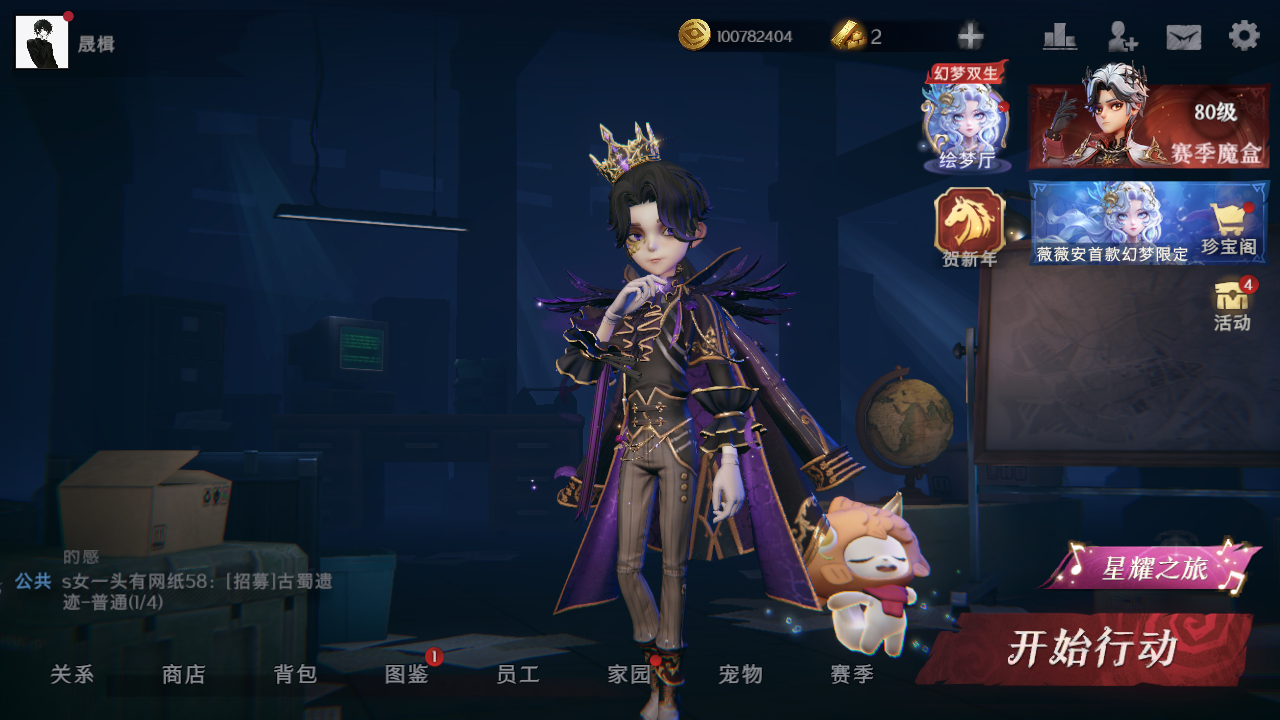Open the leaderboard rankings icon

tap(1059, 37)
